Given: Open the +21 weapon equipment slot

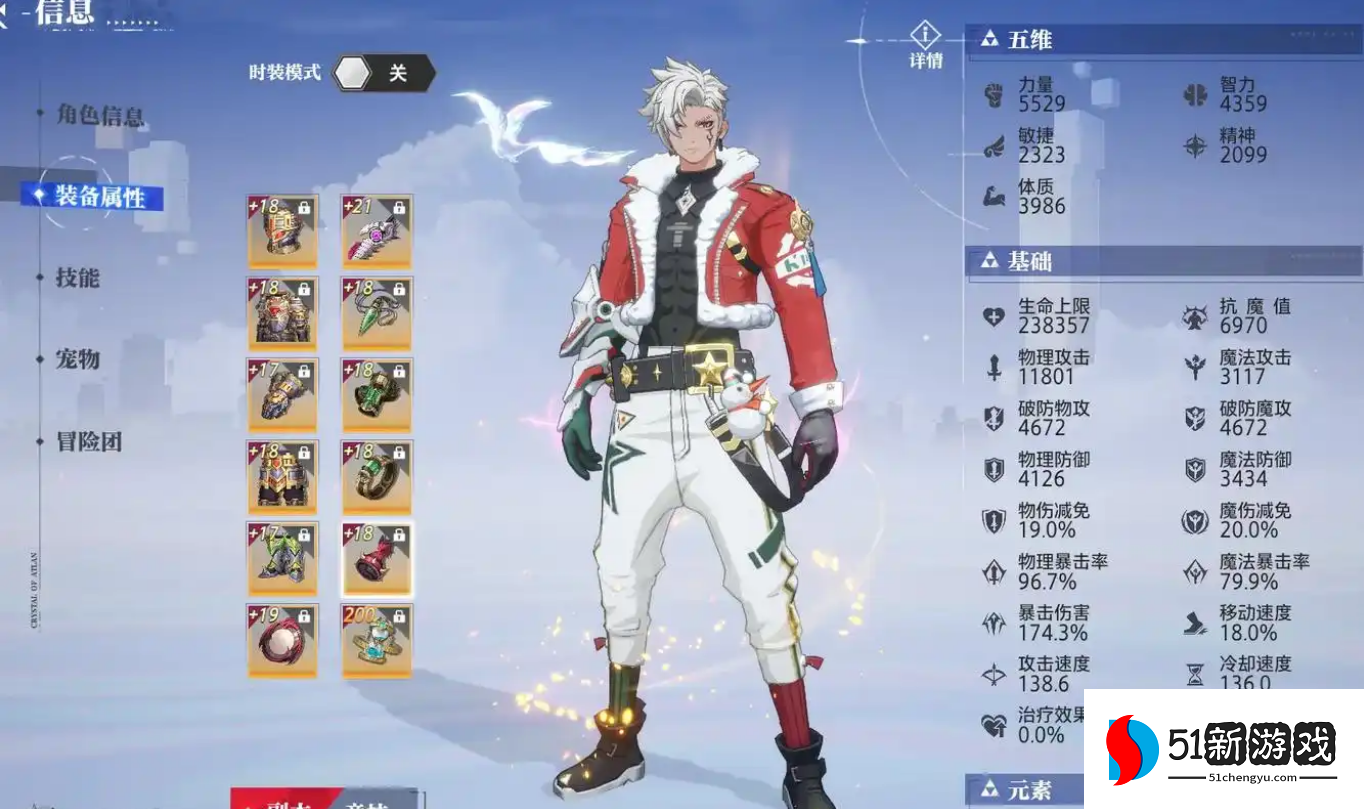Looking at the screenshot, I should (377, 230).
